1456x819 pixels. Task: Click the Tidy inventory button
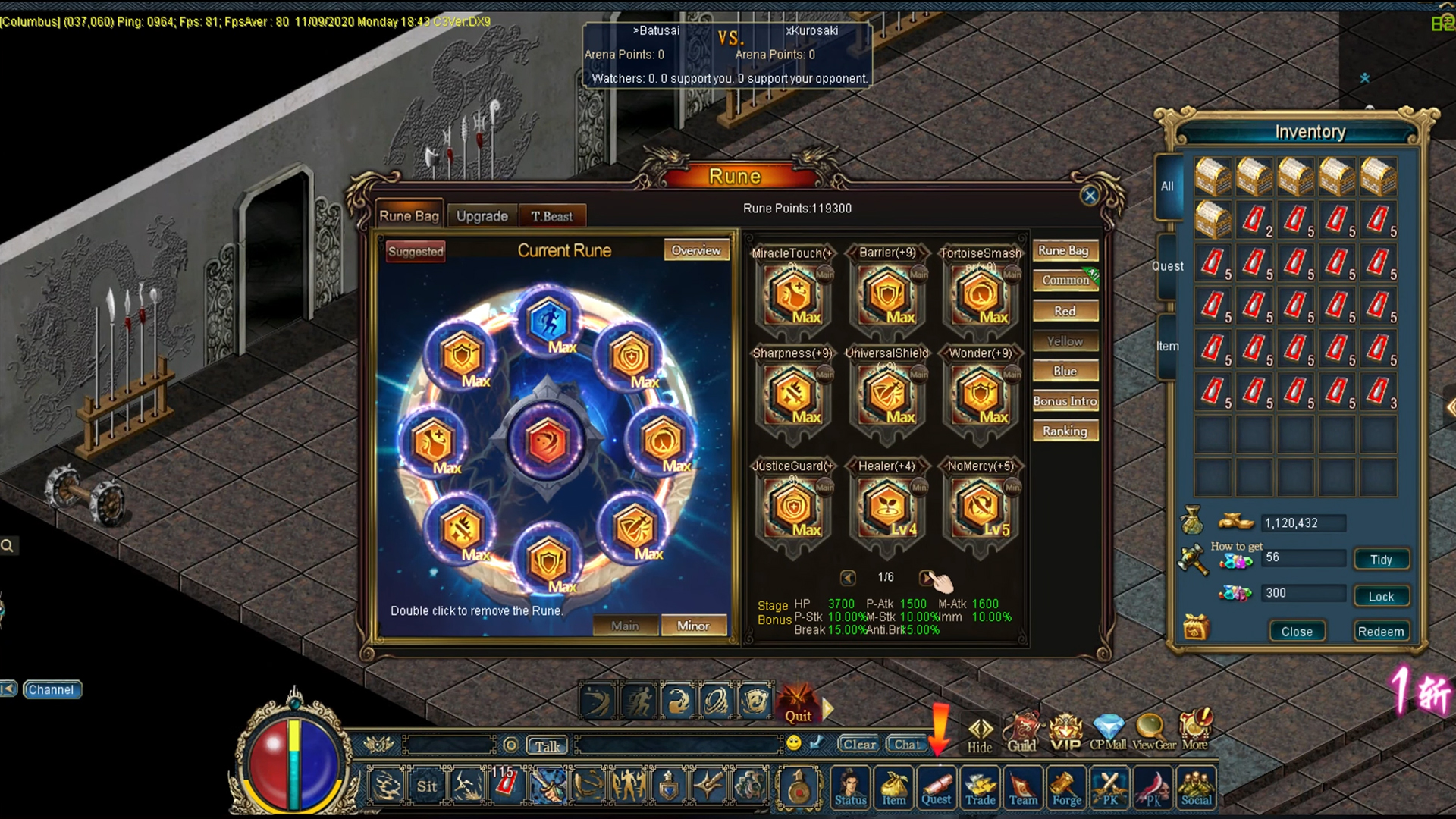(1381, 559)
